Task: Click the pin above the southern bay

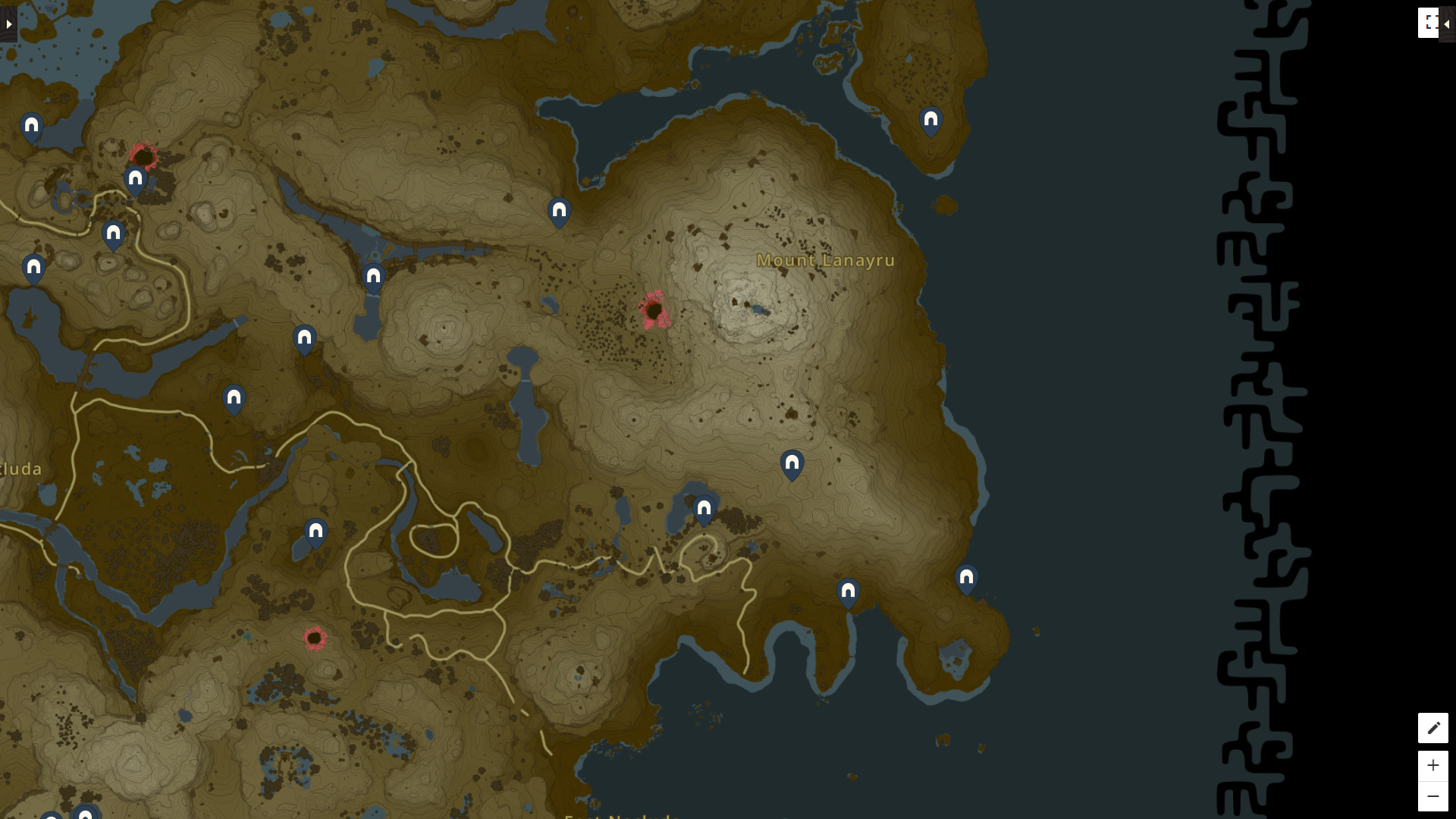Action: (x=848, y=589)
